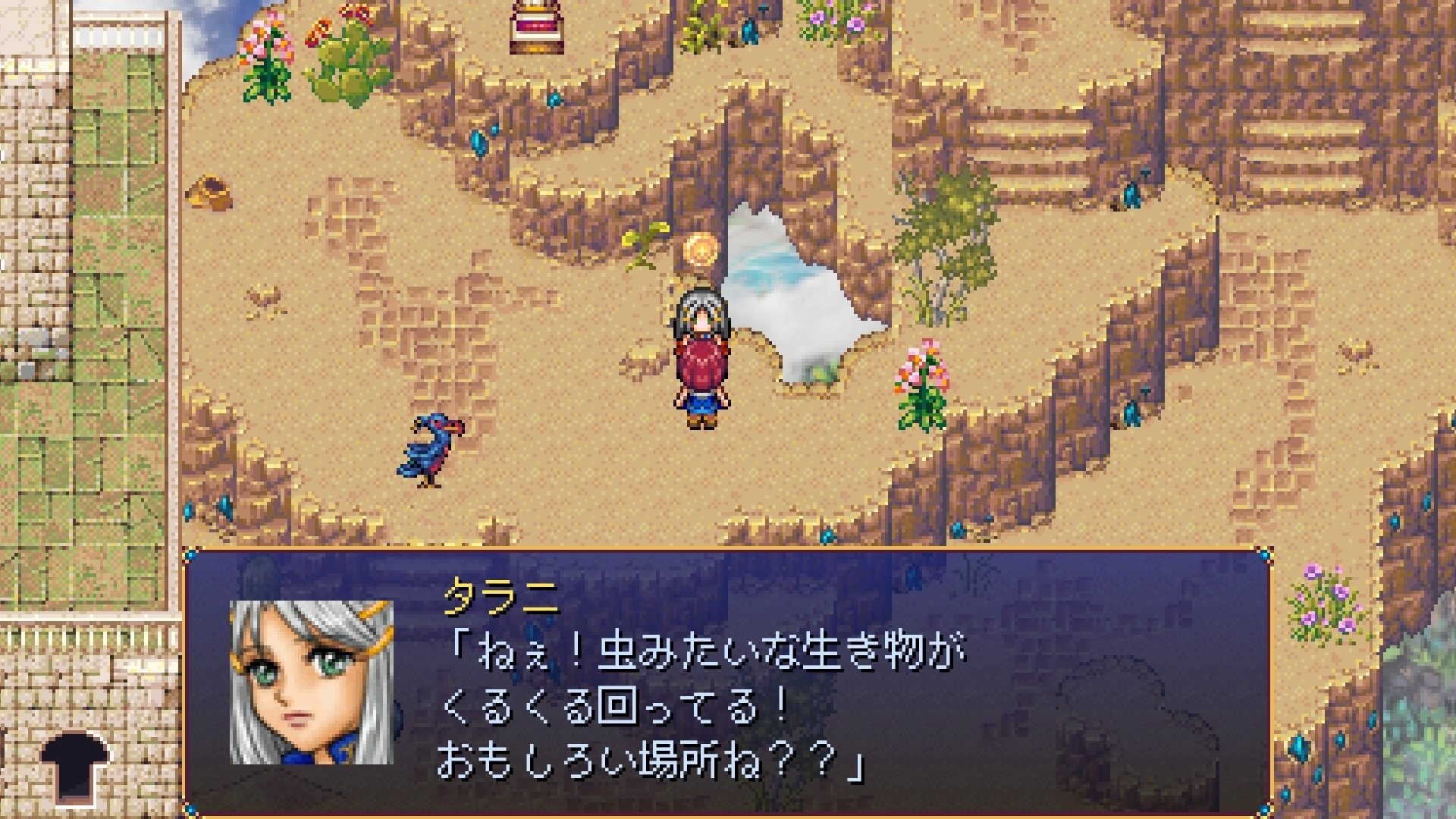The width and height of the screenshot is (1456, 819).
Task: Select the golden urn at the top
Action: pyautogui.click(x=535, y=27)
